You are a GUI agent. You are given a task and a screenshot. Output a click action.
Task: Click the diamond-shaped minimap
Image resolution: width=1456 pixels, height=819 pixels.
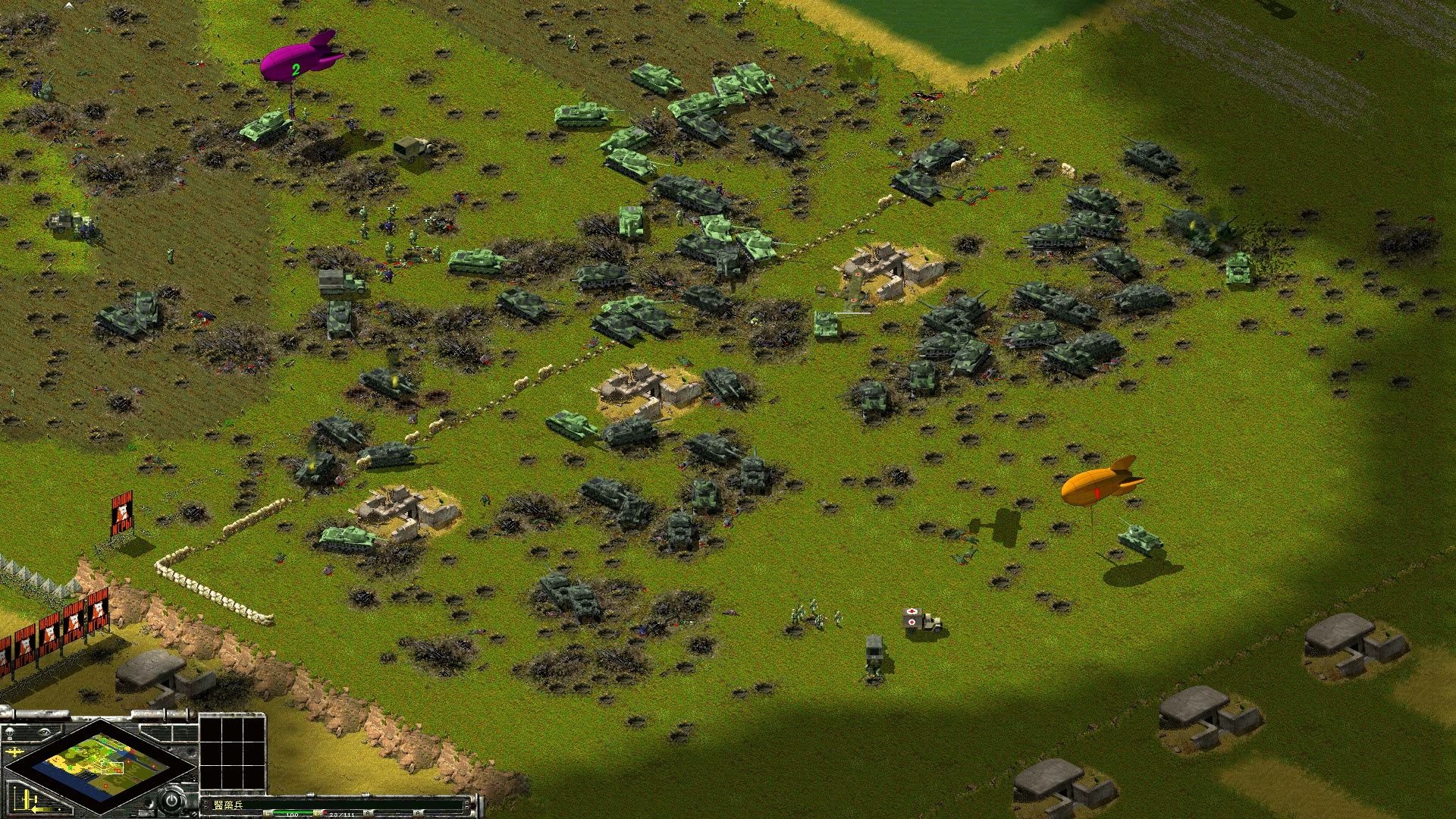tap(99, 767)
